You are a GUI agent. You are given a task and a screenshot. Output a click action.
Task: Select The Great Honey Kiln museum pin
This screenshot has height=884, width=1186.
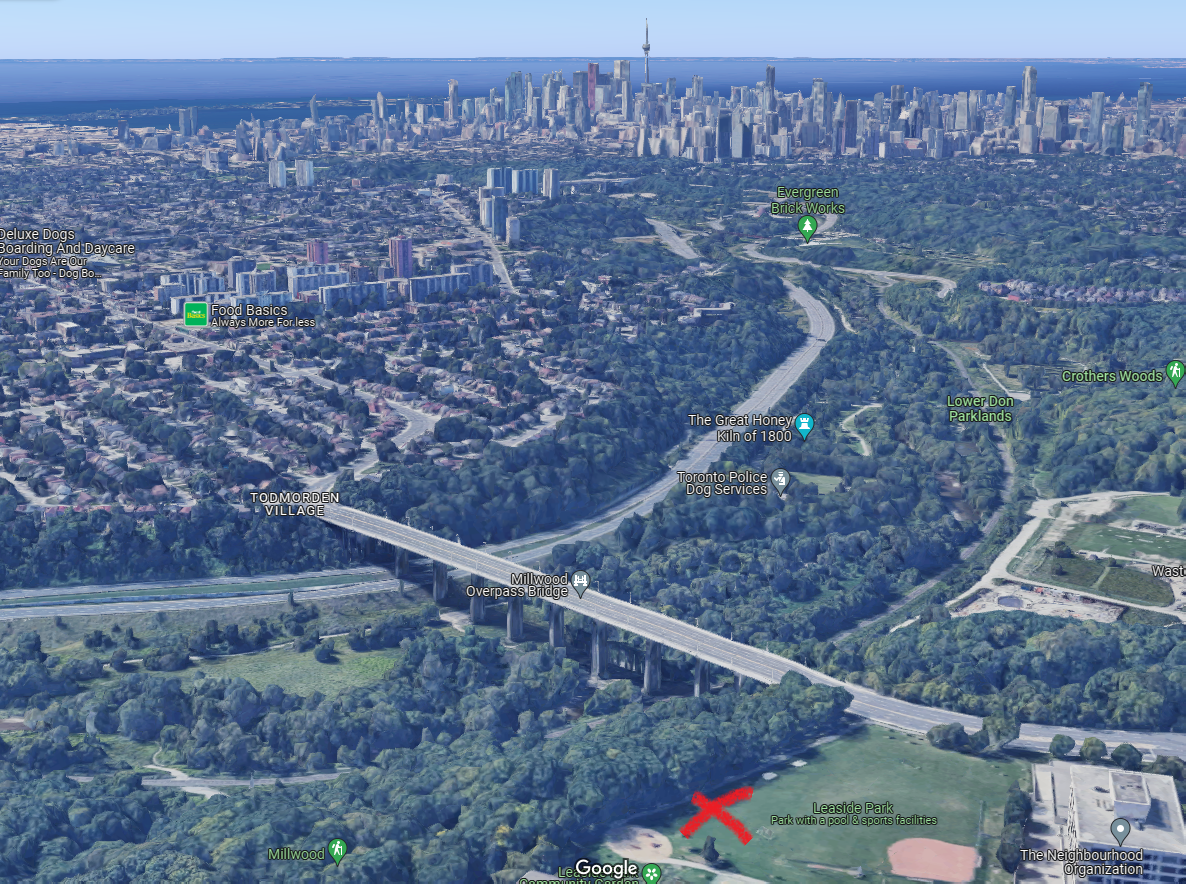(x=803, y=427)
